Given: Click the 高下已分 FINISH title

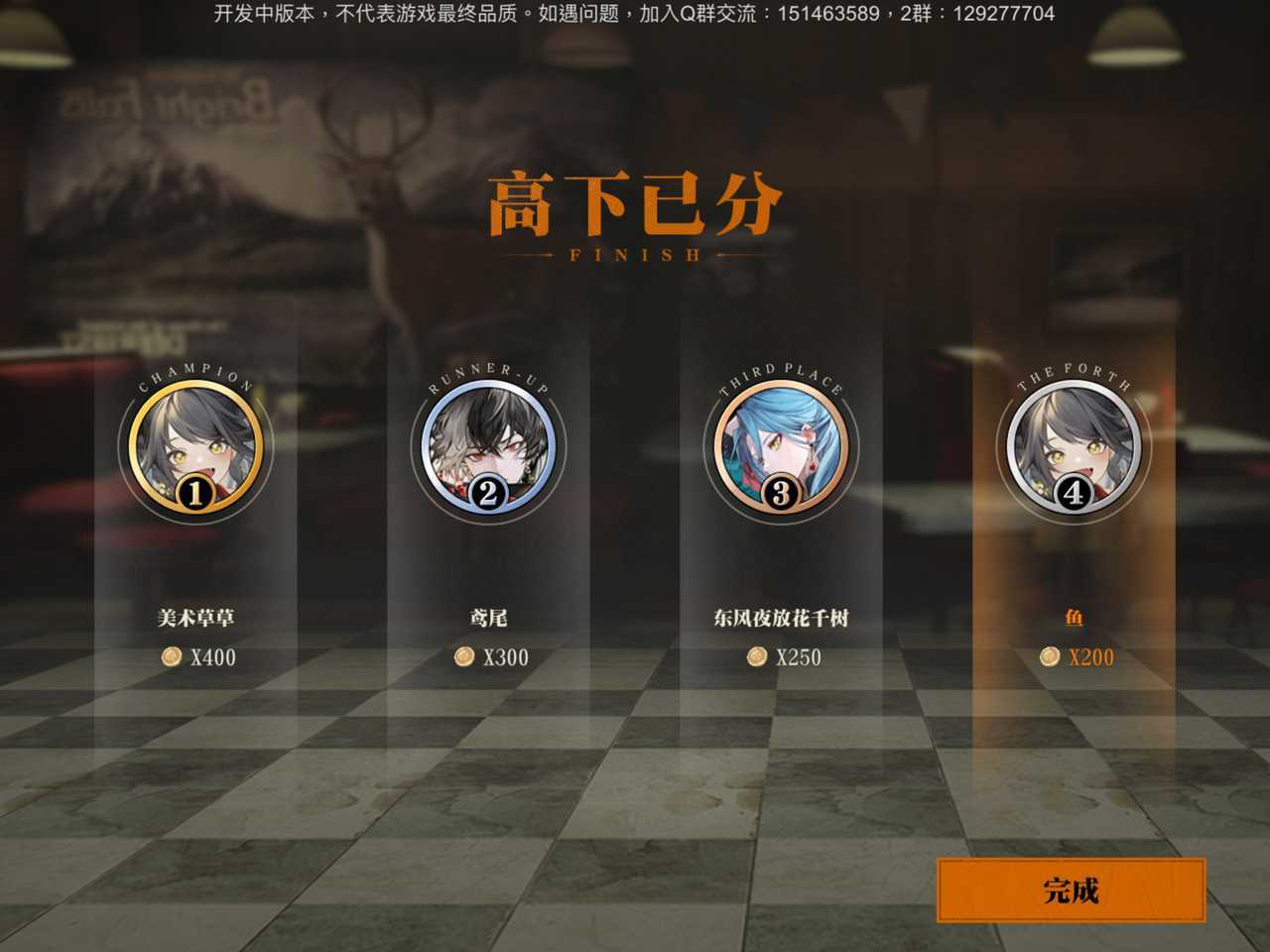Looking at the screenshot, I should click(x=635, y=213).
